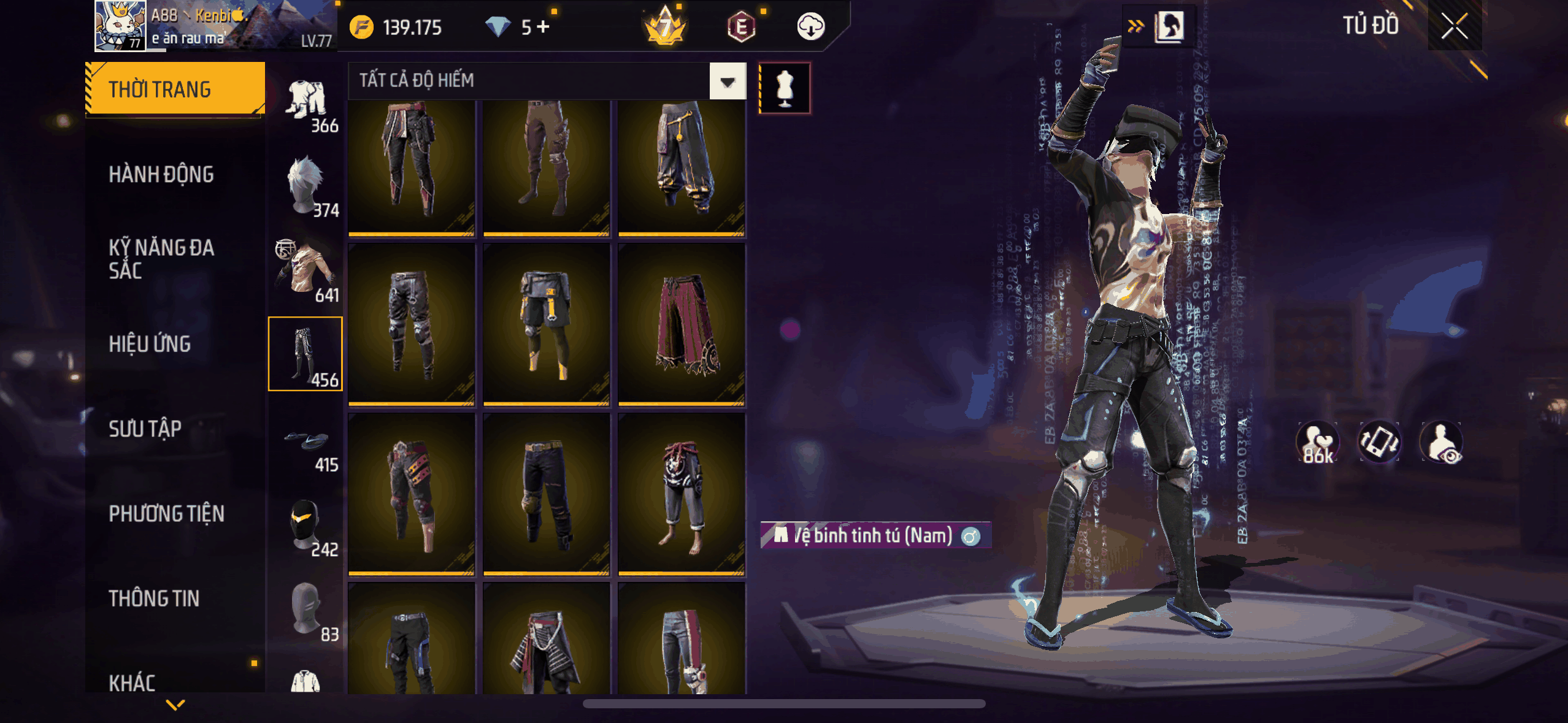Image resolution: width=1568 pixels, height=723 pixels.
Task: Add diamonds with the plus button
Action: (x=543, y=27)
